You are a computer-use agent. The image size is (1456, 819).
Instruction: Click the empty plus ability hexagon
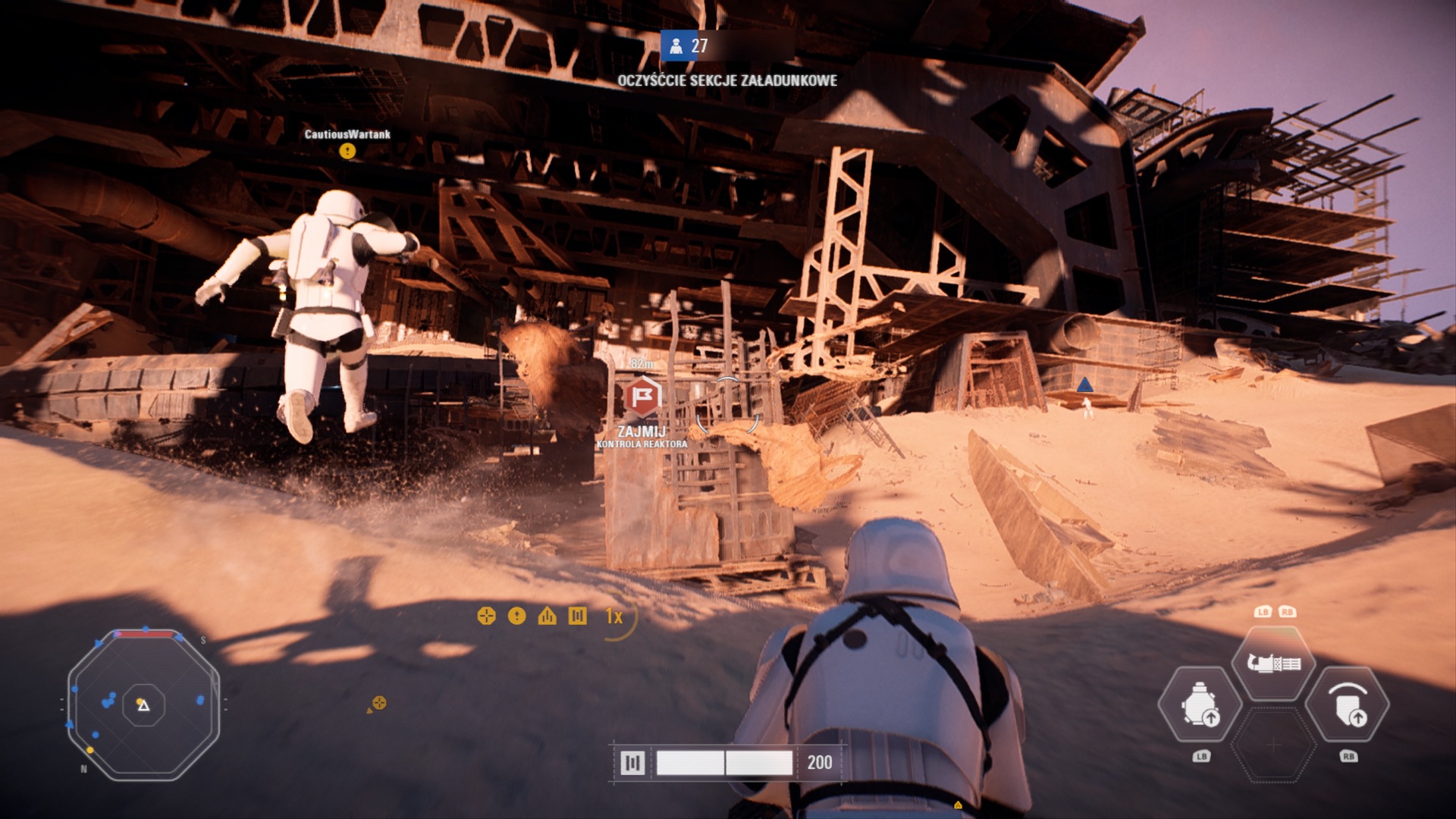point(1274,745)
